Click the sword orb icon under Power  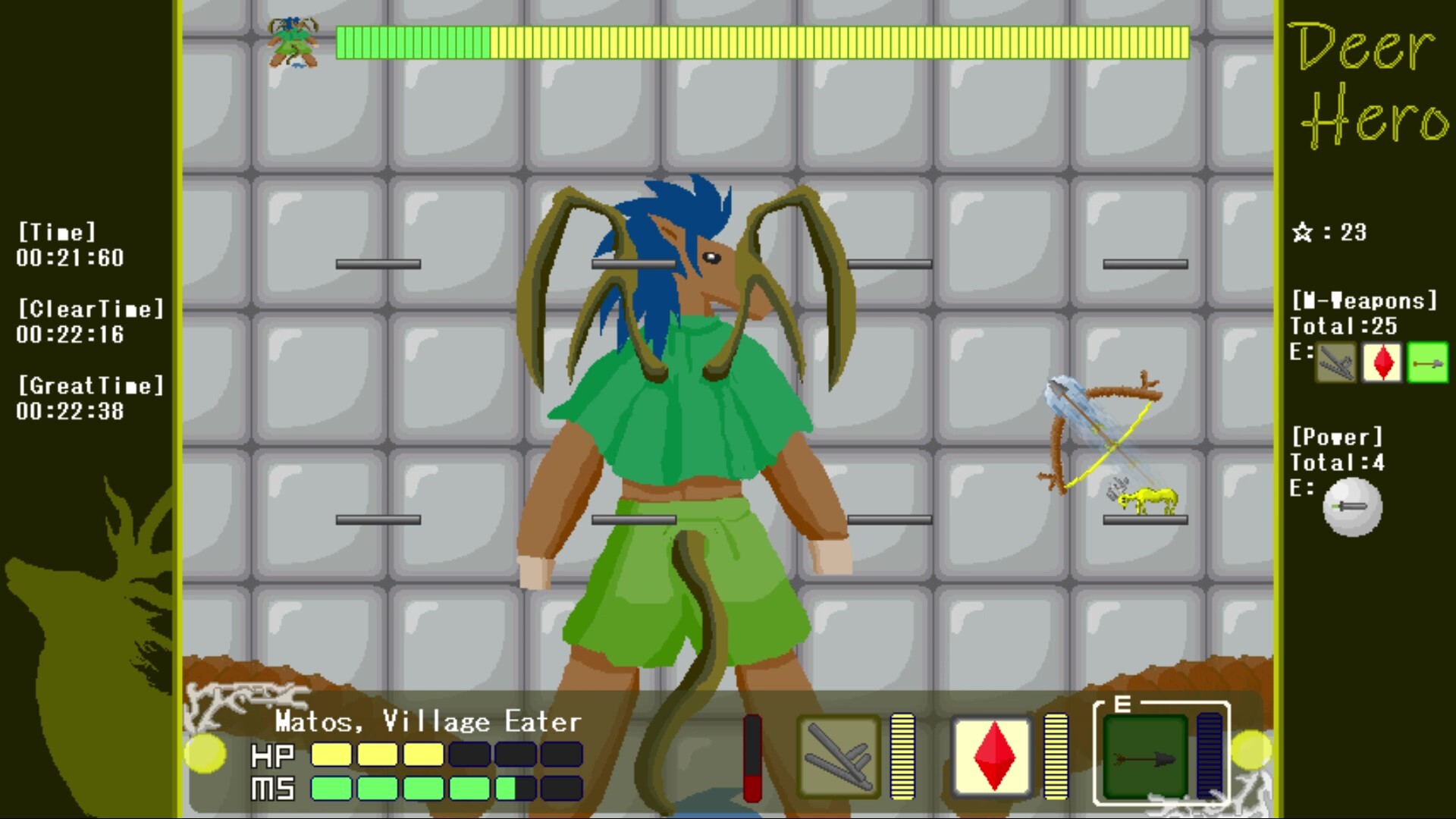[1352, 506]
